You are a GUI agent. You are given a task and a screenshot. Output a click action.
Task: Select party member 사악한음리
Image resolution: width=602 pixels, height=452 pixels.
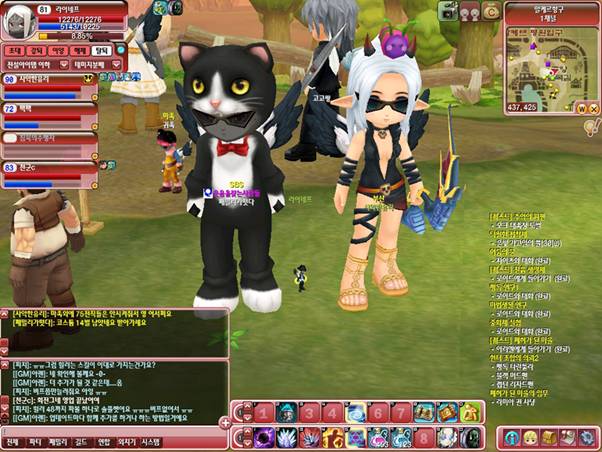pos(40,79)
